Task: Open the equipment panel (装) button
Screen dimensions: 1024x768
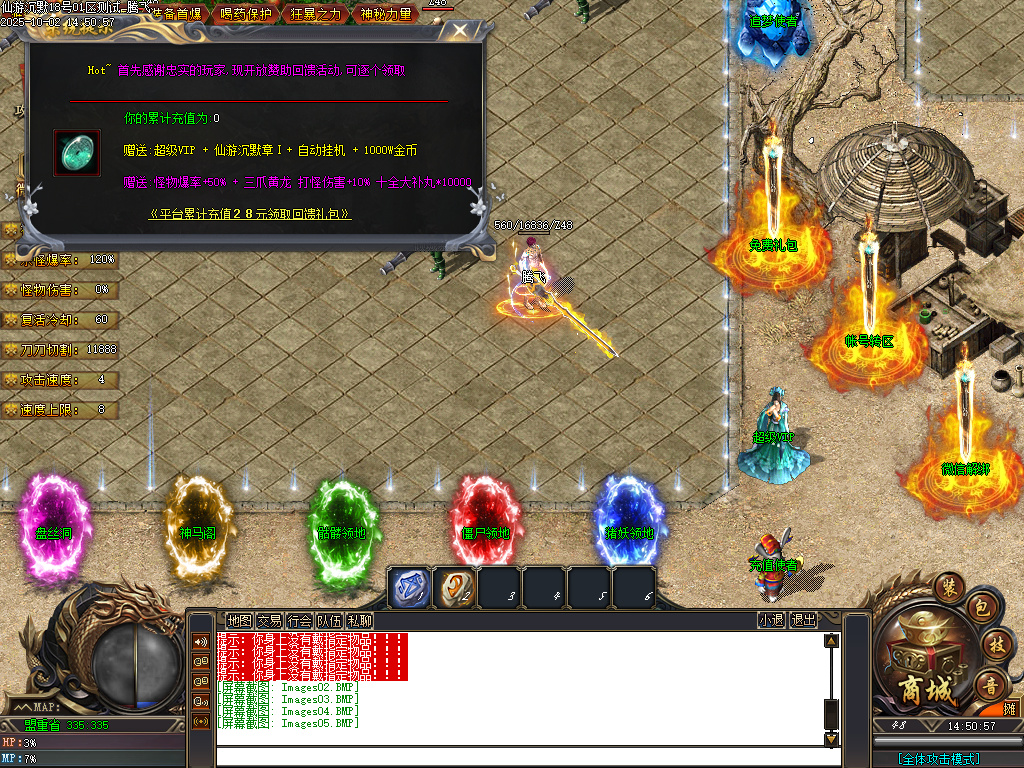Action: [947, 586]
